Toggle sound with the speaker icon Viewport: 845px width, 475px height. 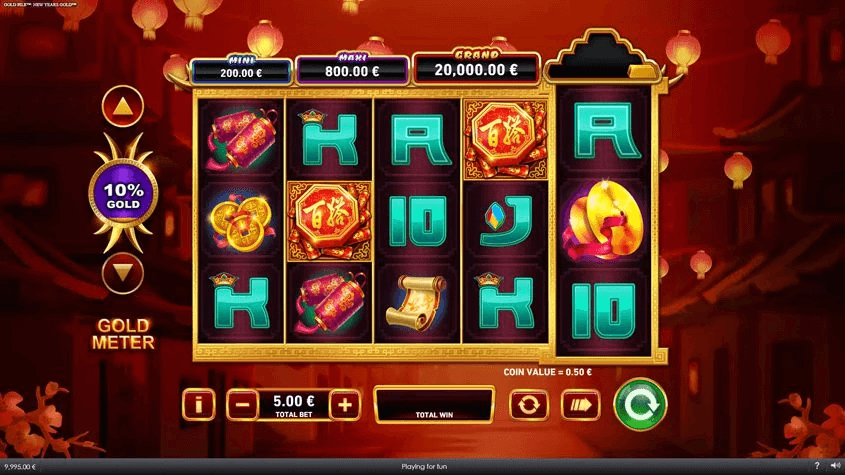point(834,467)
